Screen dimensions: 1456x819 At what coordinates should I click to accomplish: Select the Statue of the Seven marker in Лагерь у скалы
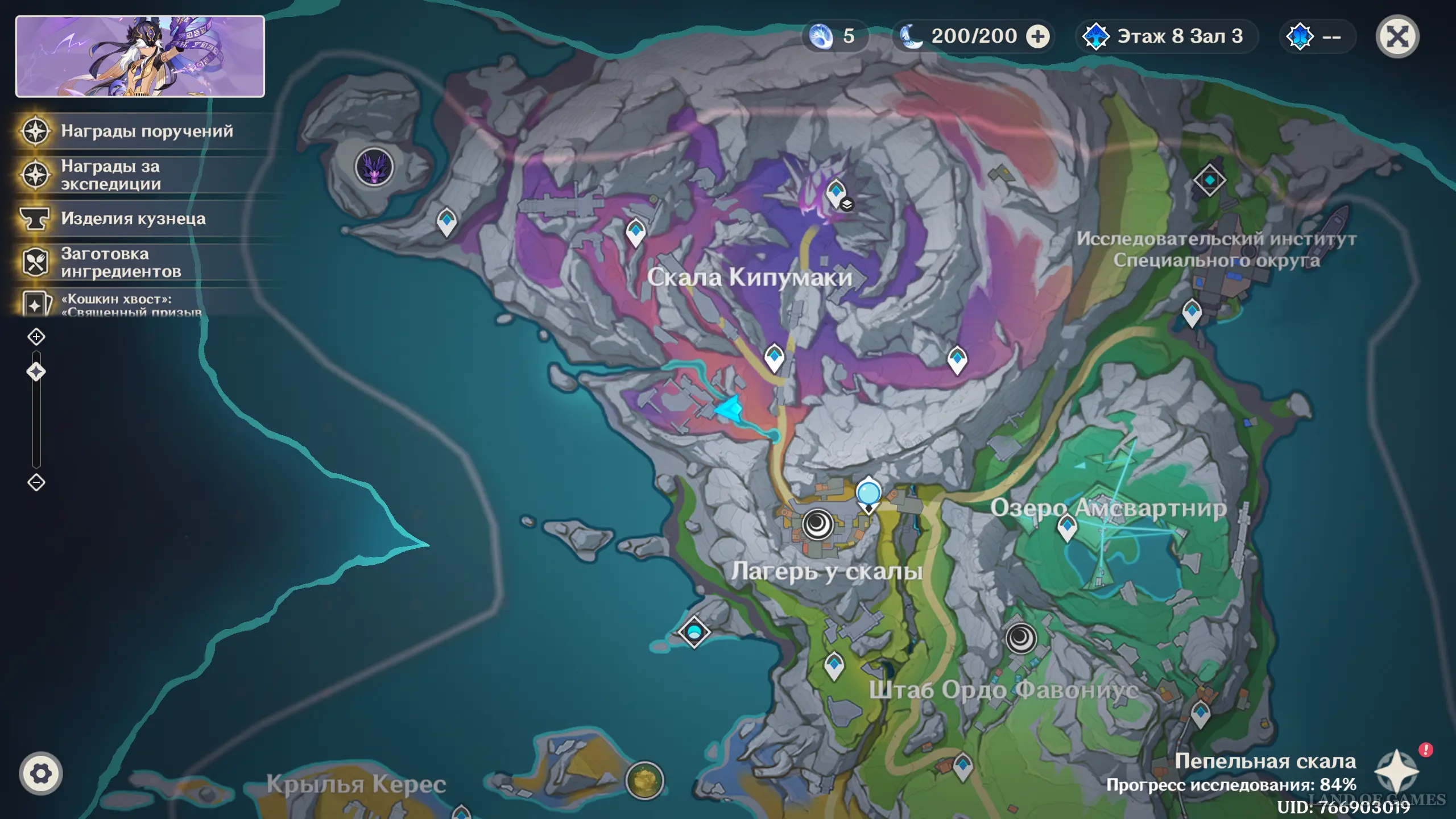[868, 494]
